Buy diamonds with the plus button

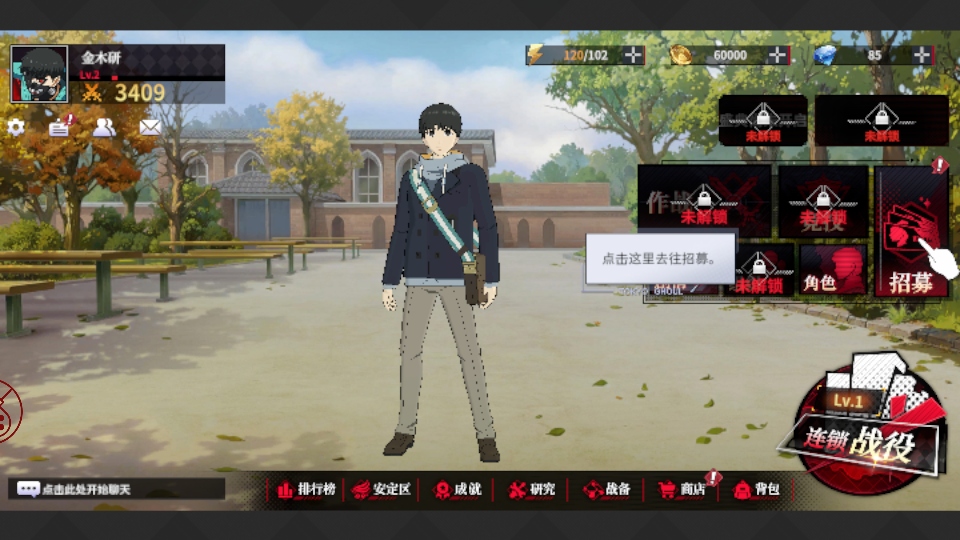coord(920,56)
